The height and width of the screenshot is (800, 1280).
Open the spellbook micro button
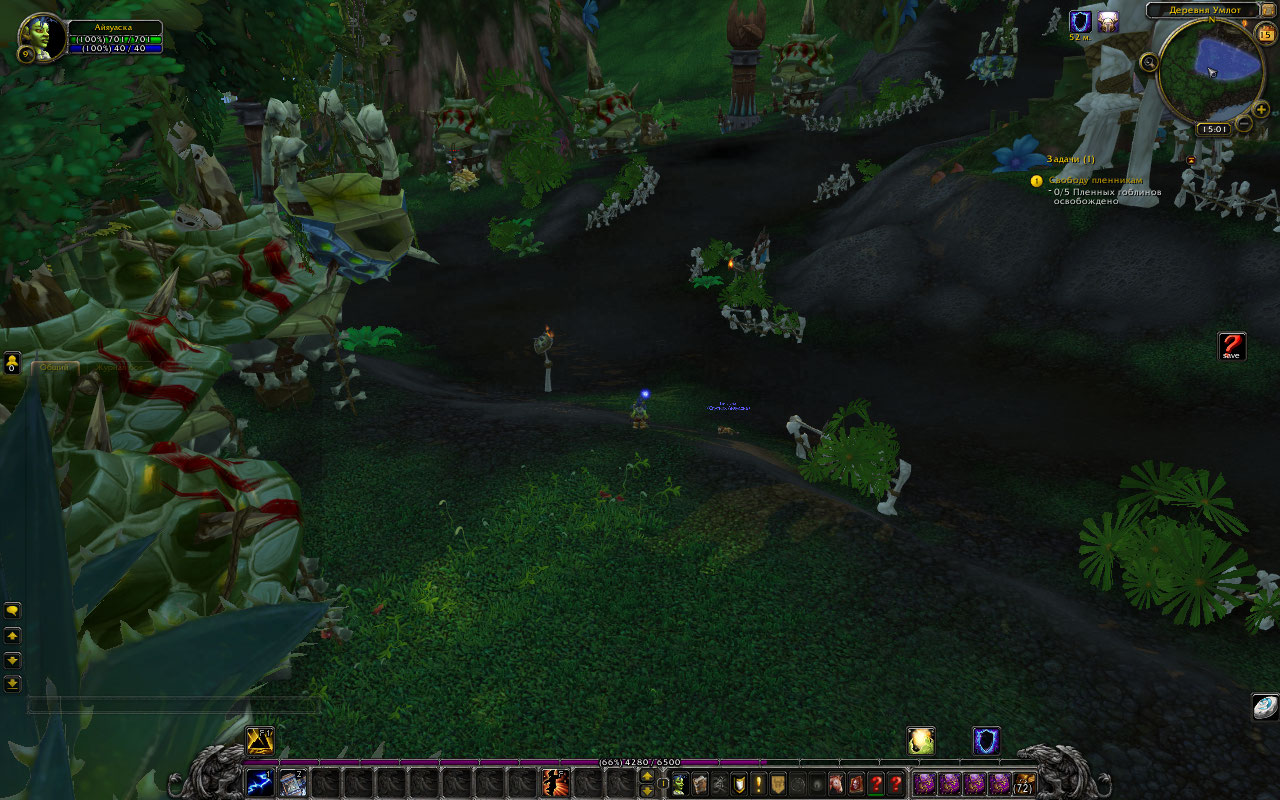pyautogui.click(x=700, y=783)
